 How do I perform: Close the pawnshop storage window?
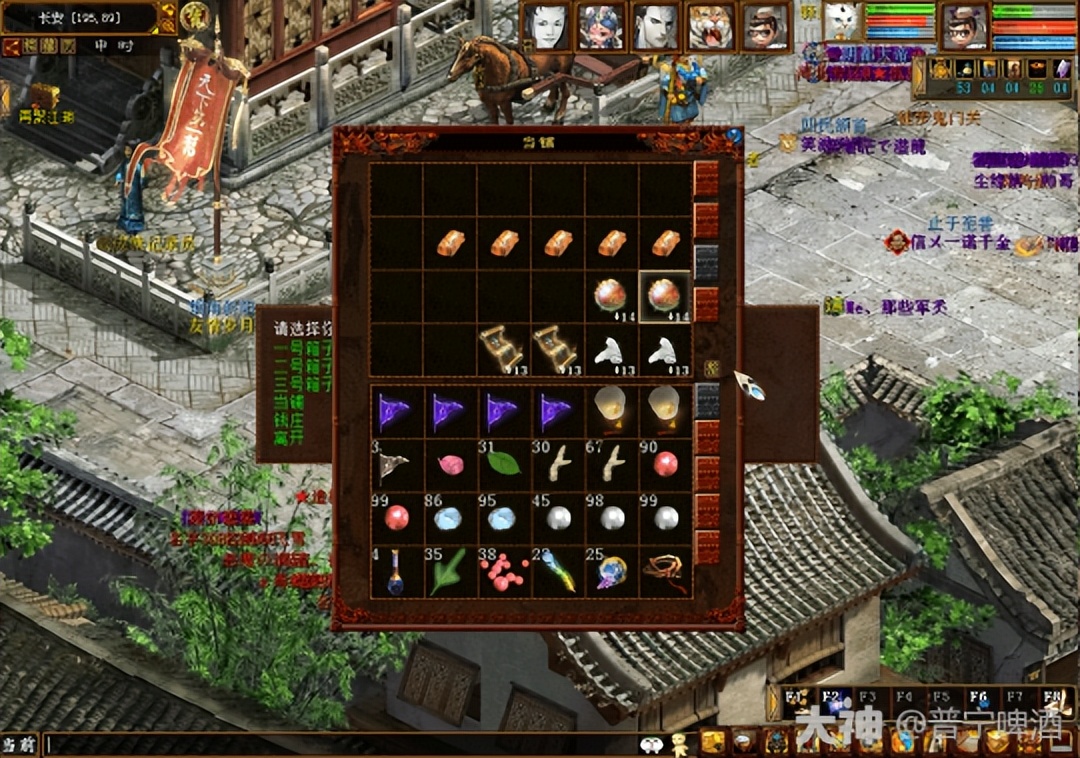734,137
